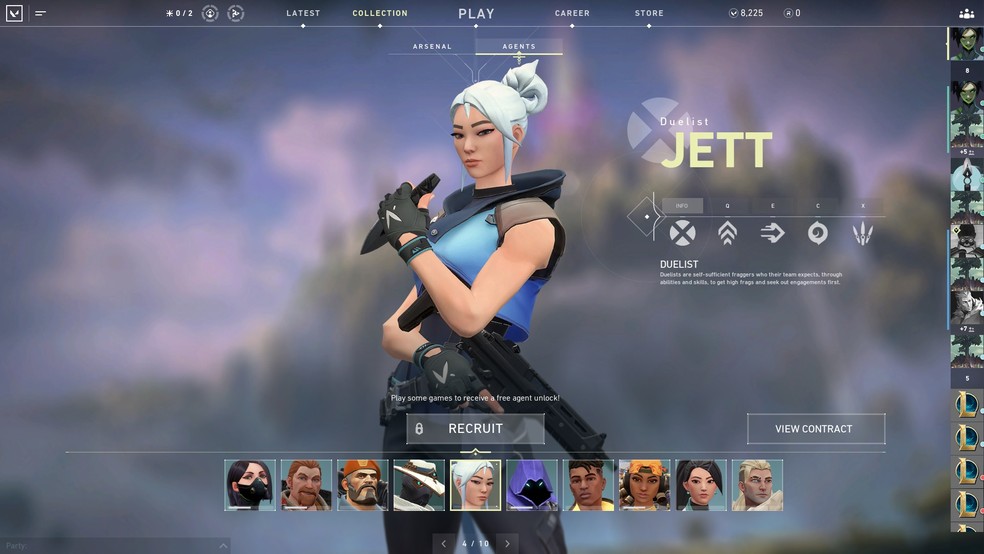This screenshot has width=984, height=554.
Task: Pick the red-bearded Breach portrait
Action: point(306,485)
